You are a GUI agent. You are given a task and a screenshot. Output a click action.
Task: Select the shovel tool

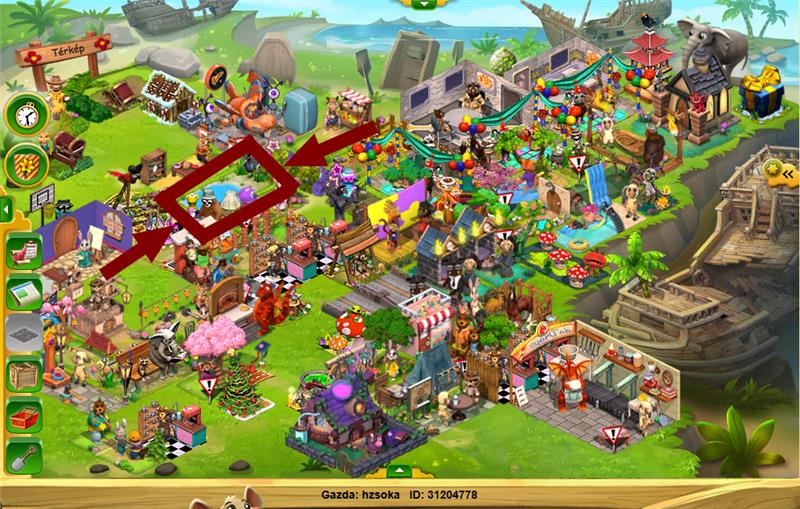pyautogui.click(x=23, y=457)
